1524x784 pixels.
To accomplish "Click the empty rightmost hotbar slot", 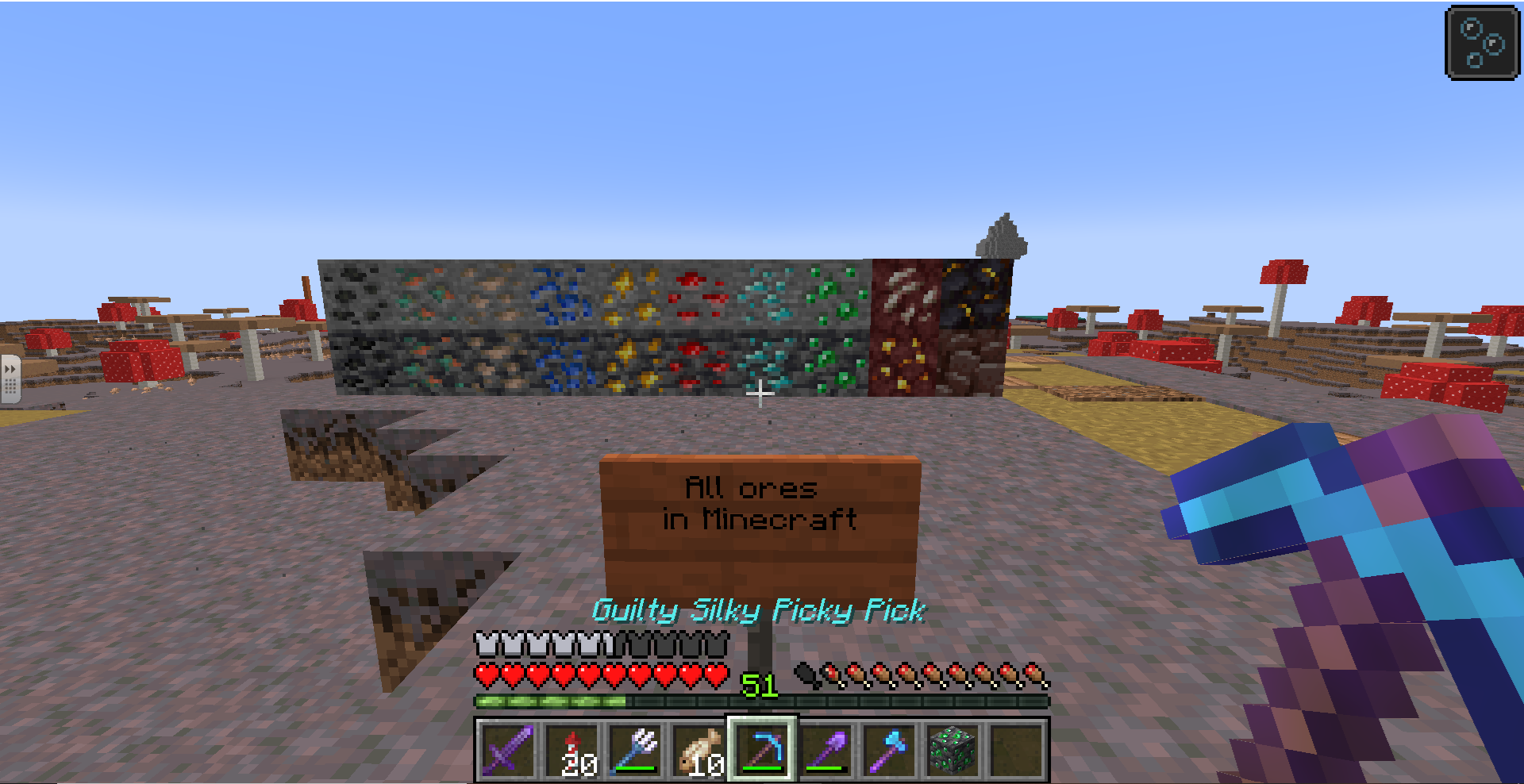I will pyautogui.click(x=1017, y=748).
